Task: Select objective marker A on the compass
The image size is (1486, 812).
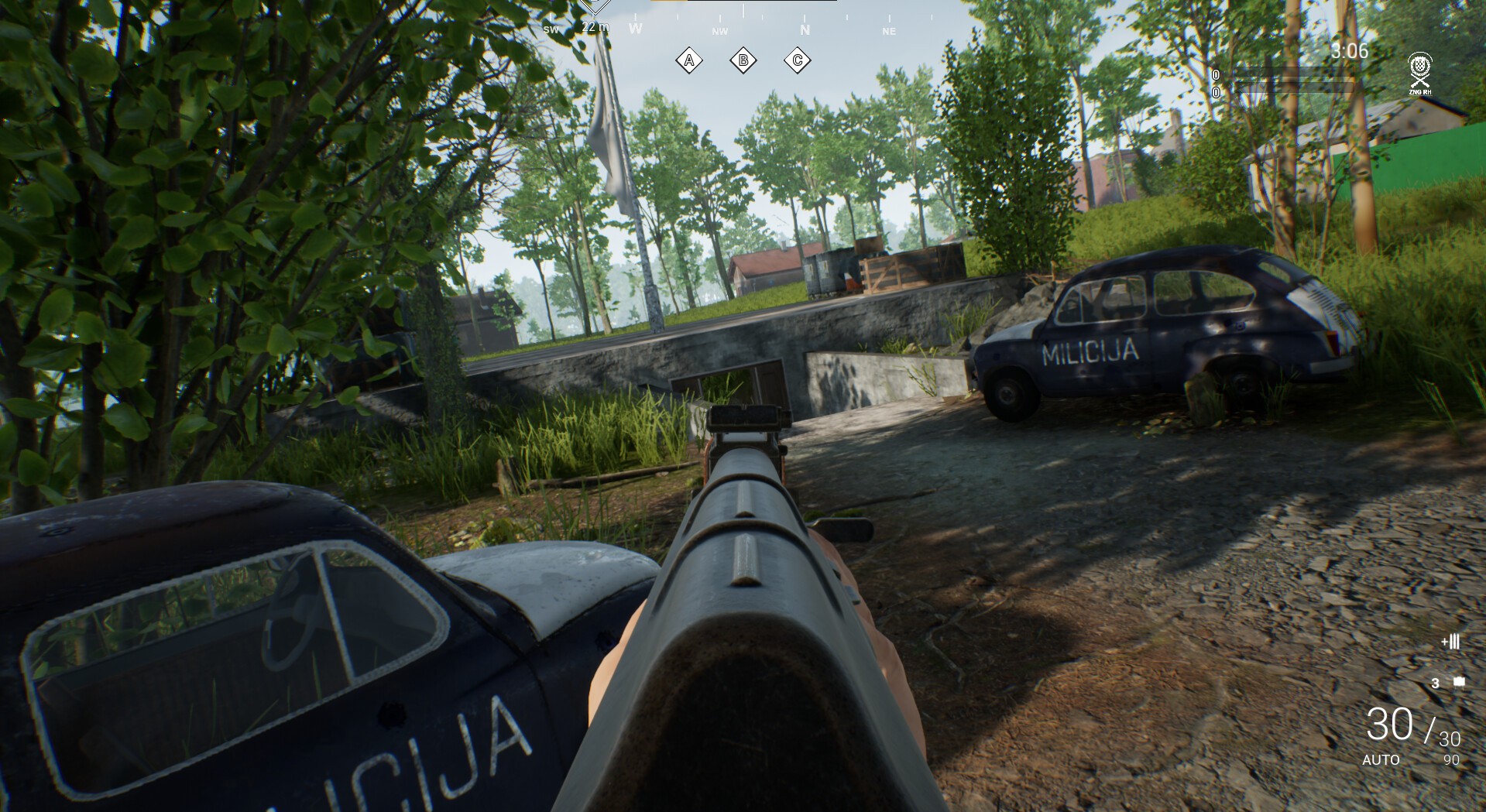Action: 689,59
